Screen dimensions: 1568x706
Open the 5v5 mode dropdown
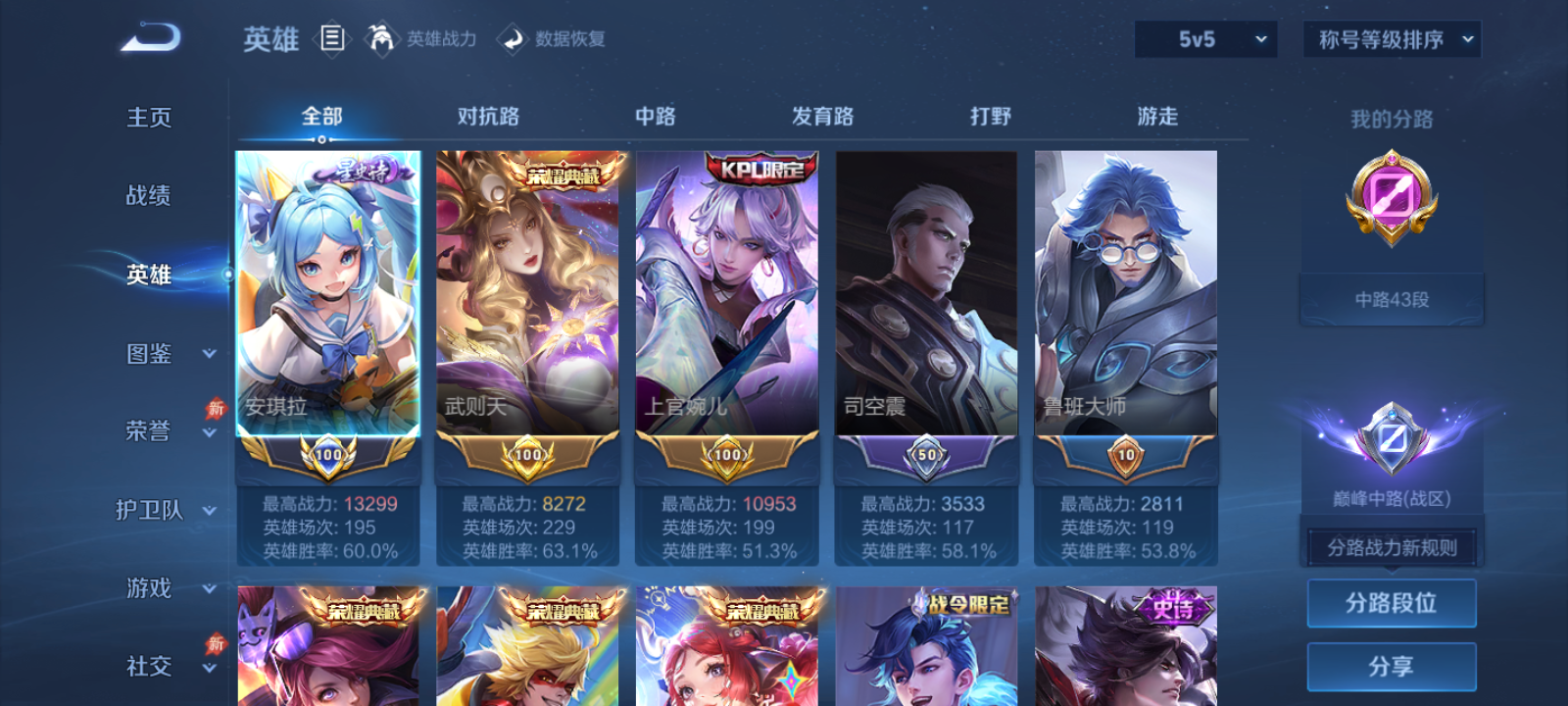pos(1204,39)
